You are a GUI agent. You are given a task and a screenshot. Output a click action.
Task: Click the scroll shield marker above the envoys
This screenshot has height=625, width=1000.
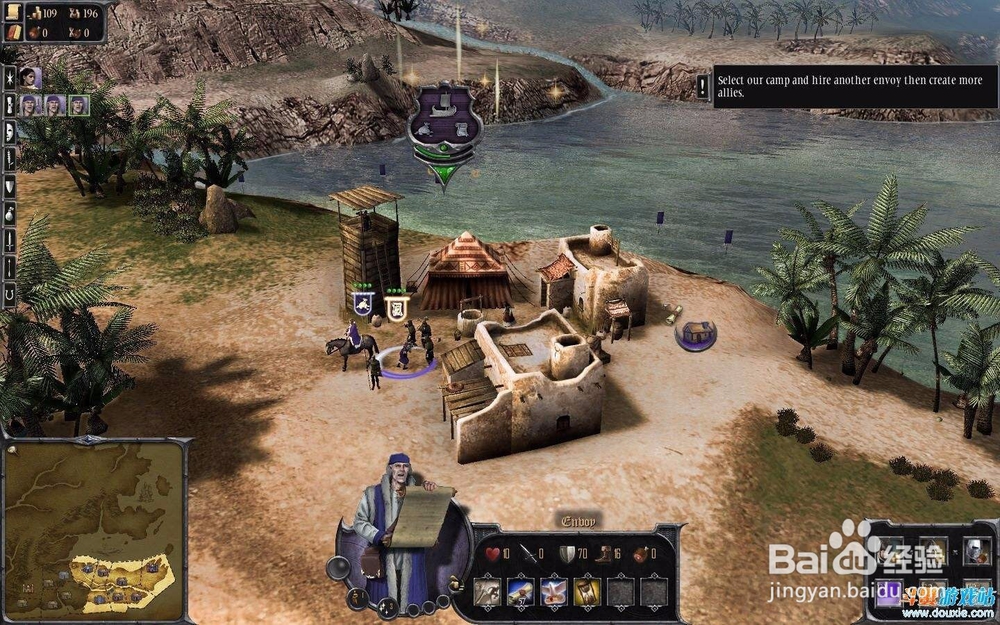tap(395, 304)
